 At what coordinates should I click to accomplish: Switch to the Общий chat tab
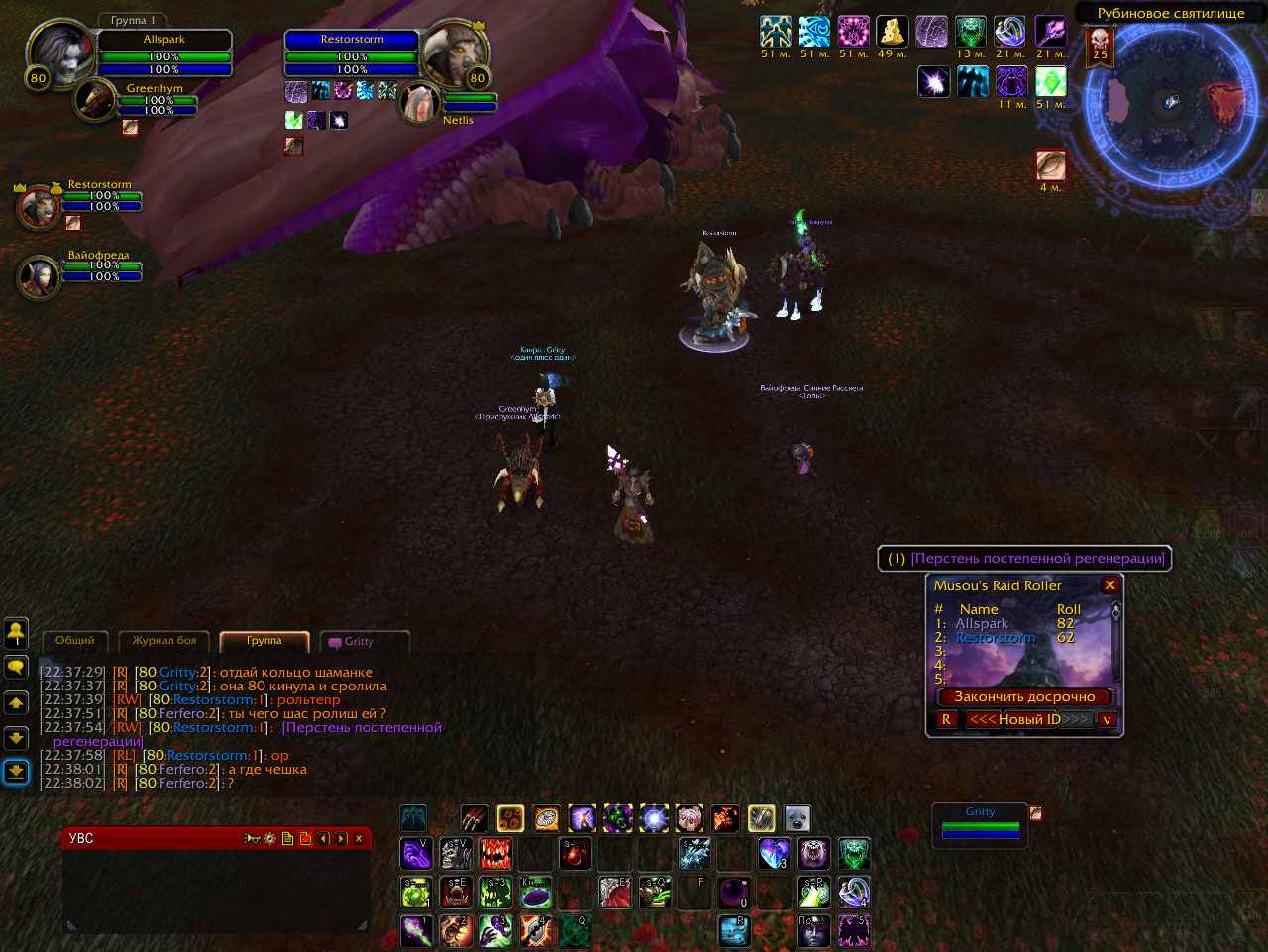pos(75,641)
